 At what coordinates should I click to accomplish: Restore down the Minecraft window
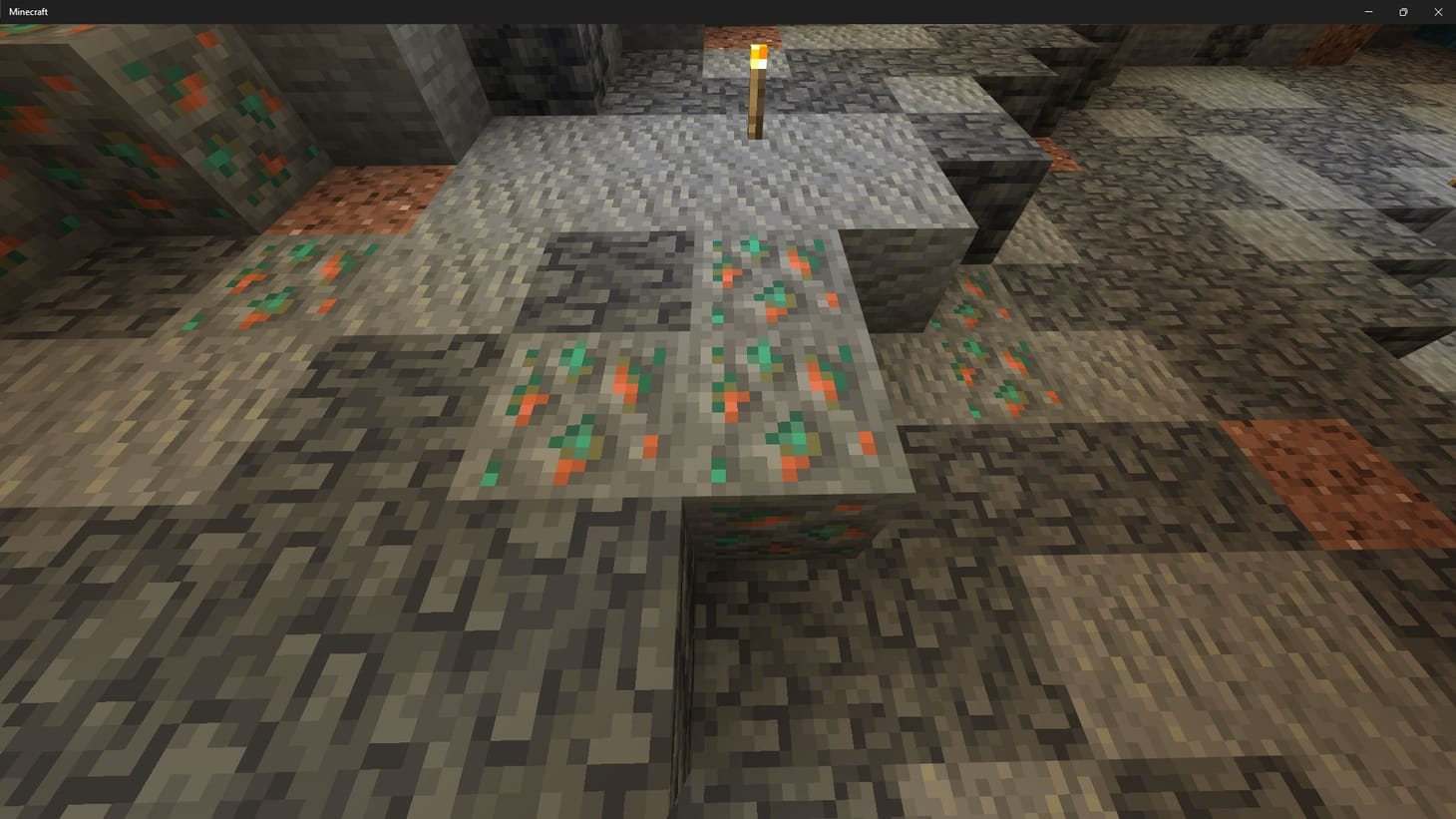[x=1402, y=11]
